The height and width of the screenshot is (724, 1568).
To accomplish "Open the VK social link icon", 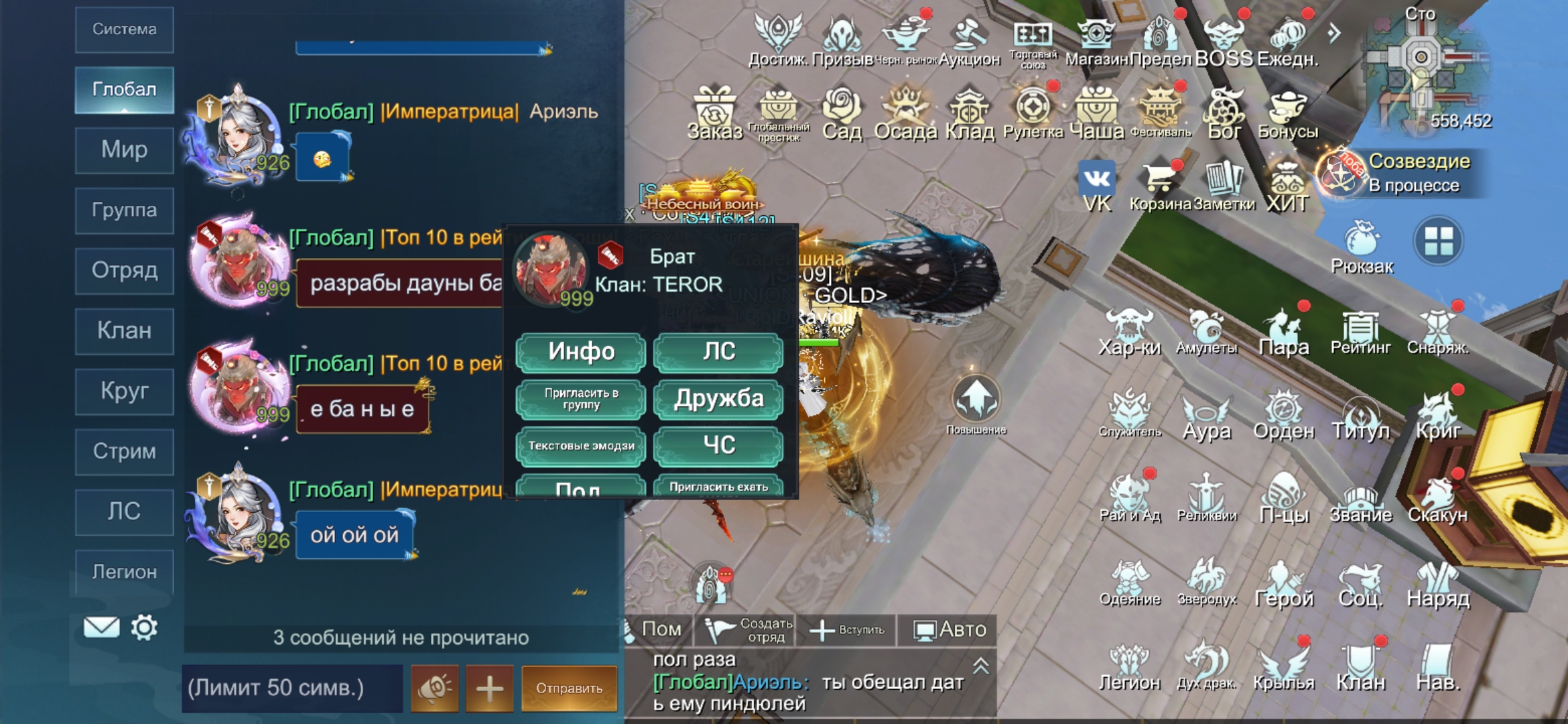I will (x=1097, y=186).
